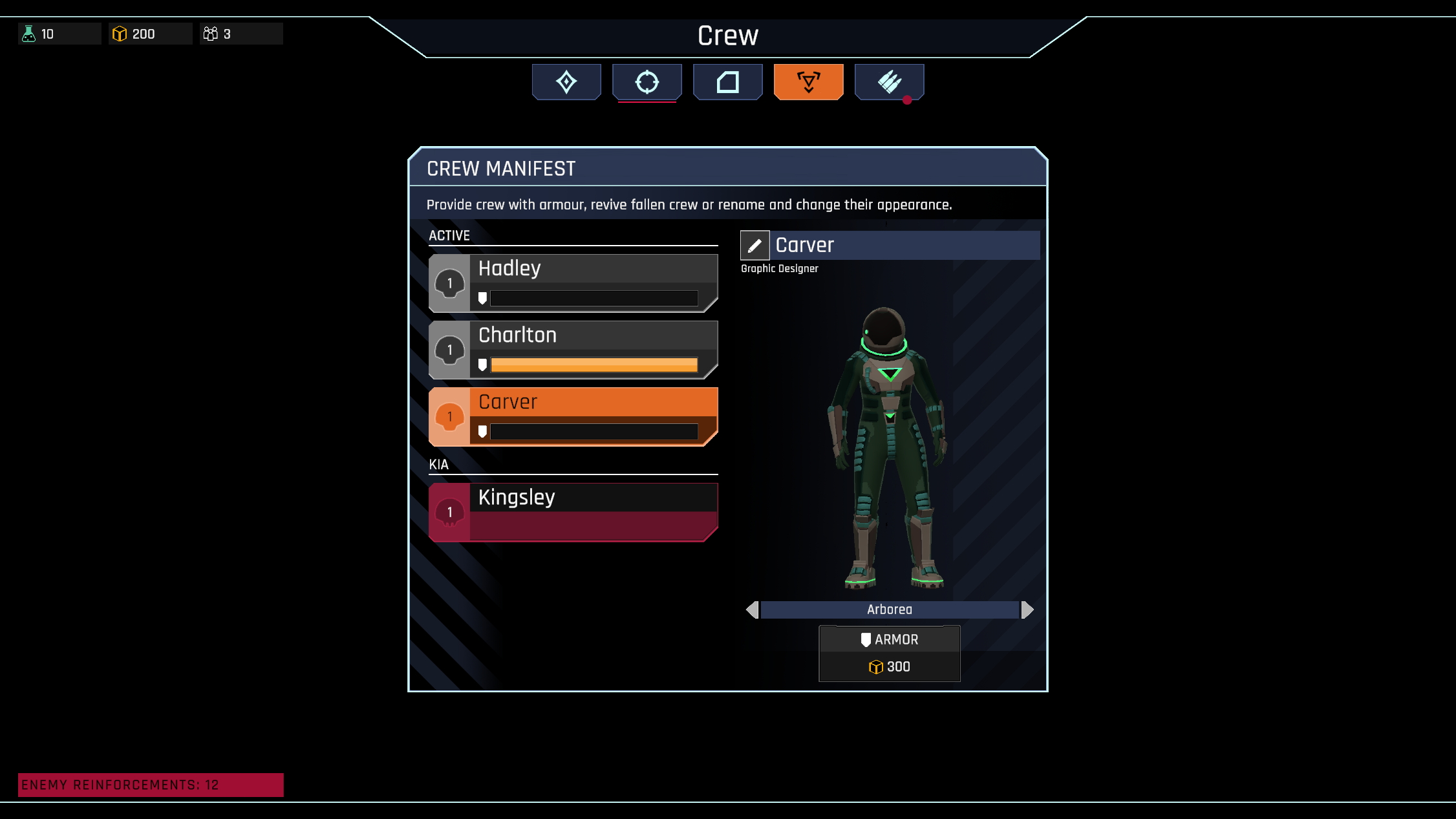Click the pencil icon to rename Carver
Viewport: 1456px width, 819px height.
point(755,246)
